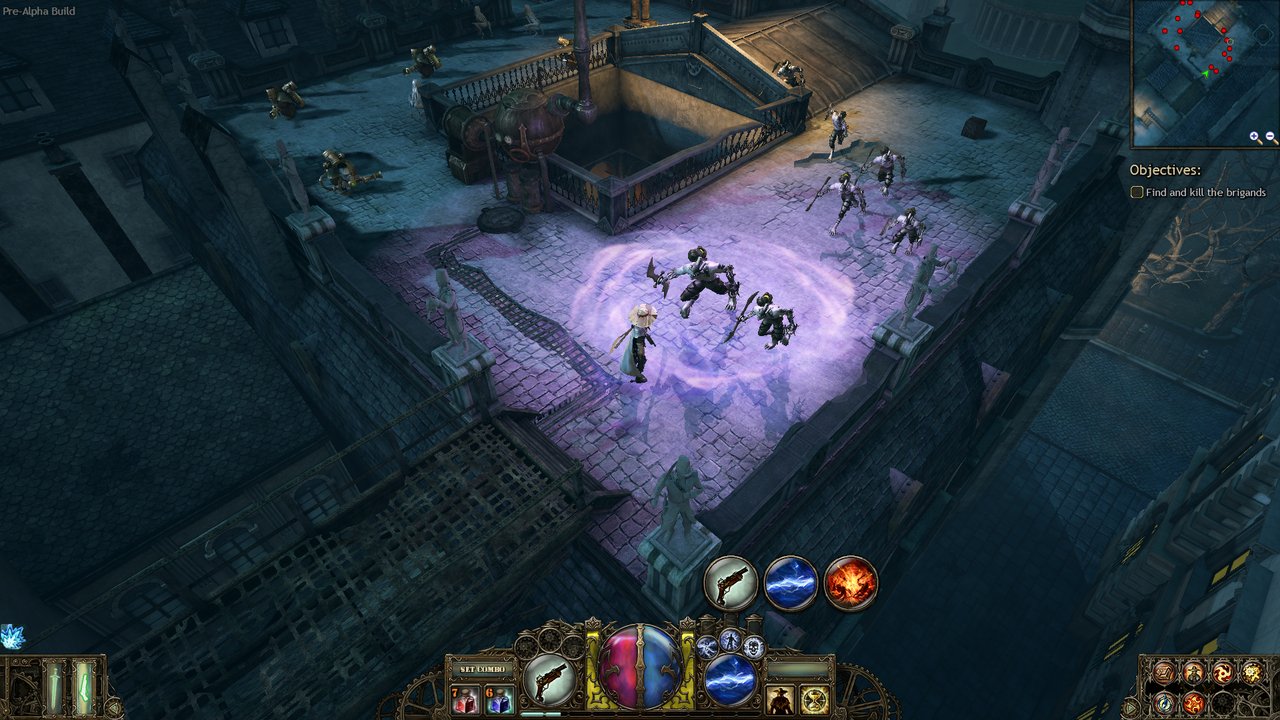Screen dimensions: 1280x720
Task: Activate the small skull aura icon
Action: coord(755,647)
